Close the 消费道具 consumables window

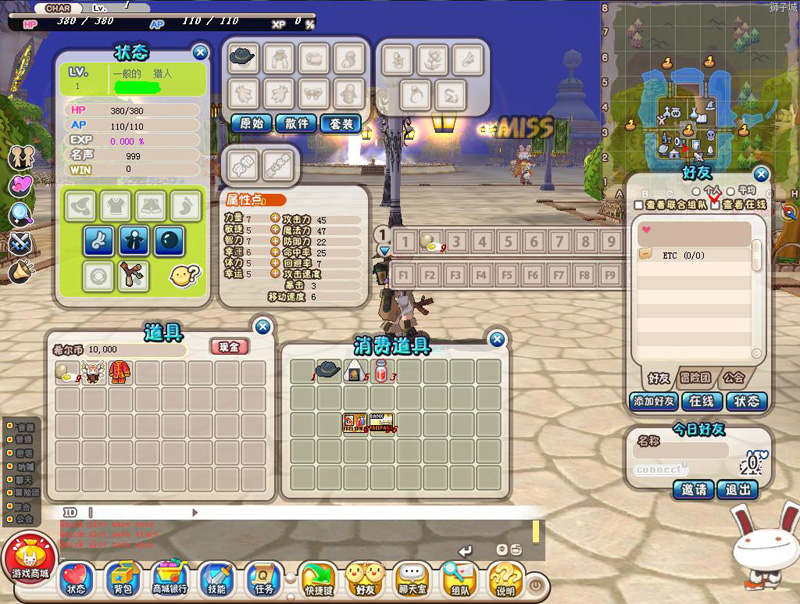coord(496,340)
